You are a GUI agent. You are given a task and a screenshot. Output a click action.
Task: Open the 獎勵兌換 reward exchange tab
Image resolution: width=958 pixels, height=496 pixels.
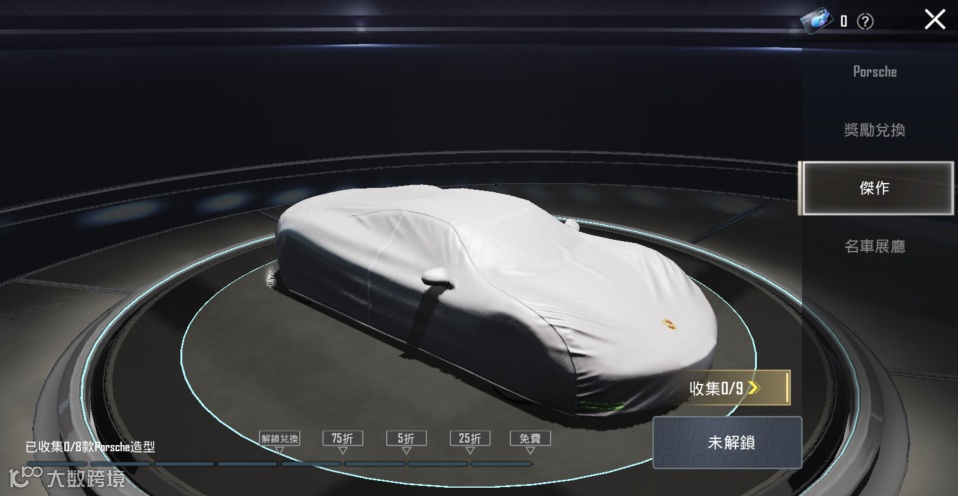875,130
